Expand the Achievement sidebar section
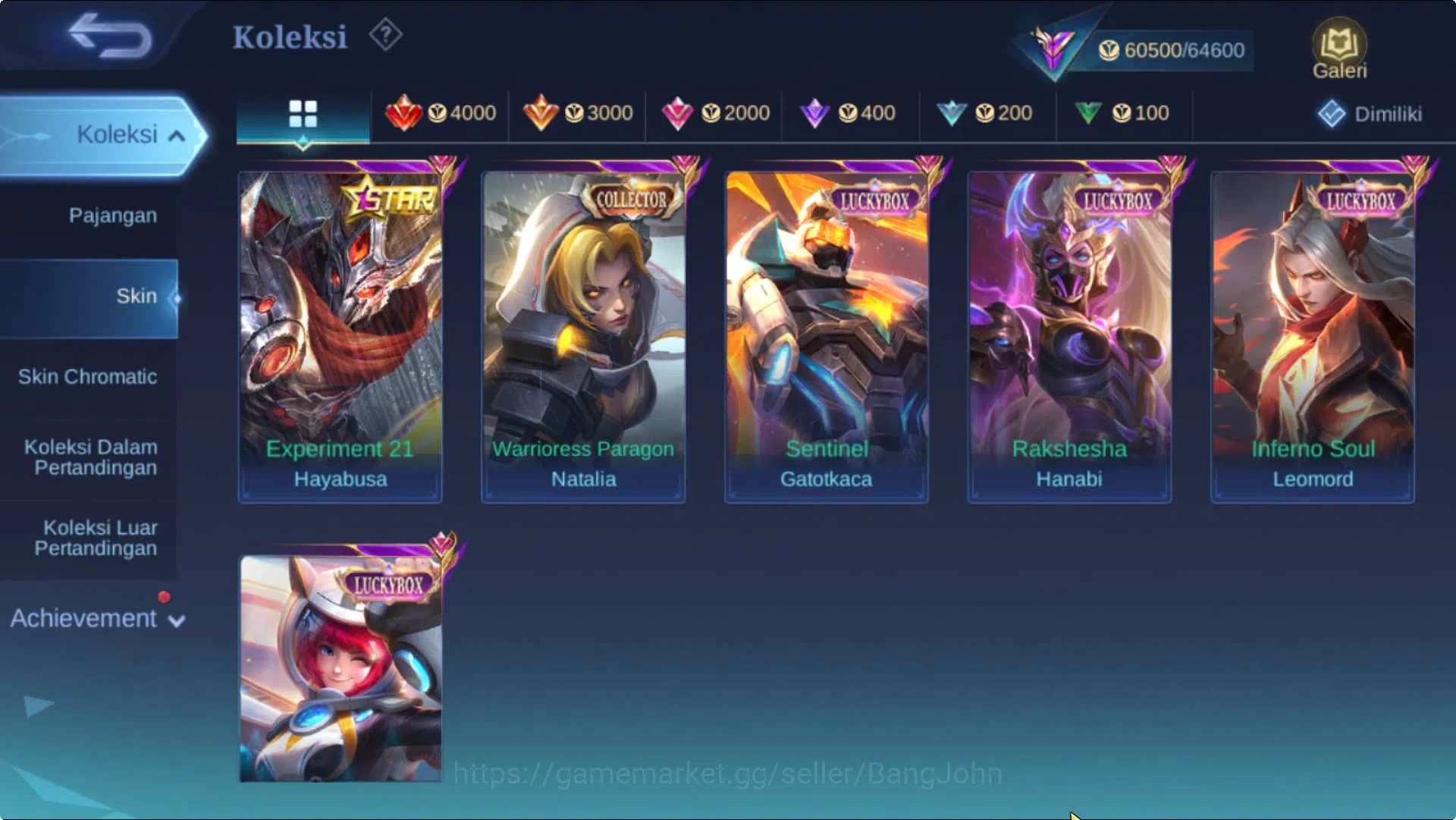Viewport: 1456px width, 820px height. (x=91, y=618)
